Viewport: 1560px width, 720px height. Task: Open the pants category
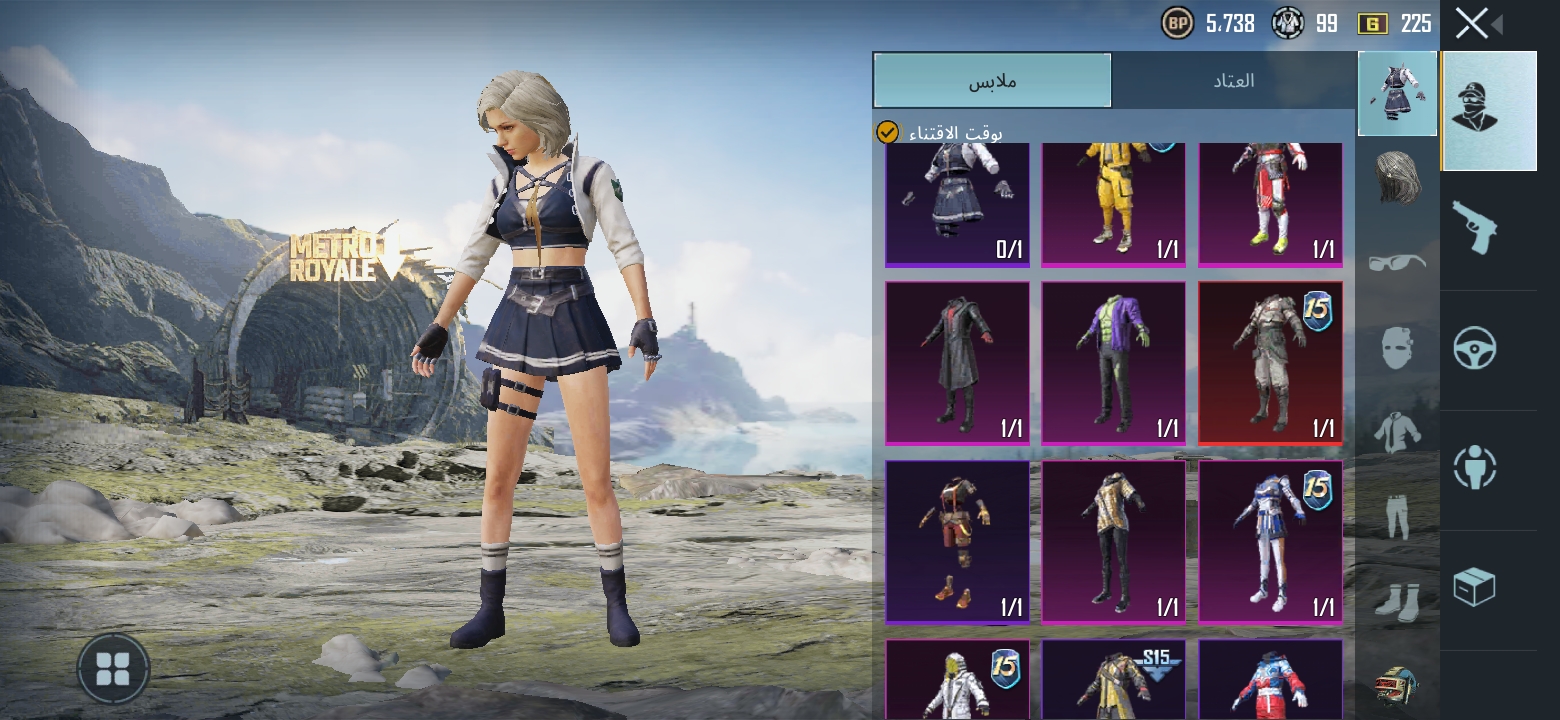point(1397,515)
